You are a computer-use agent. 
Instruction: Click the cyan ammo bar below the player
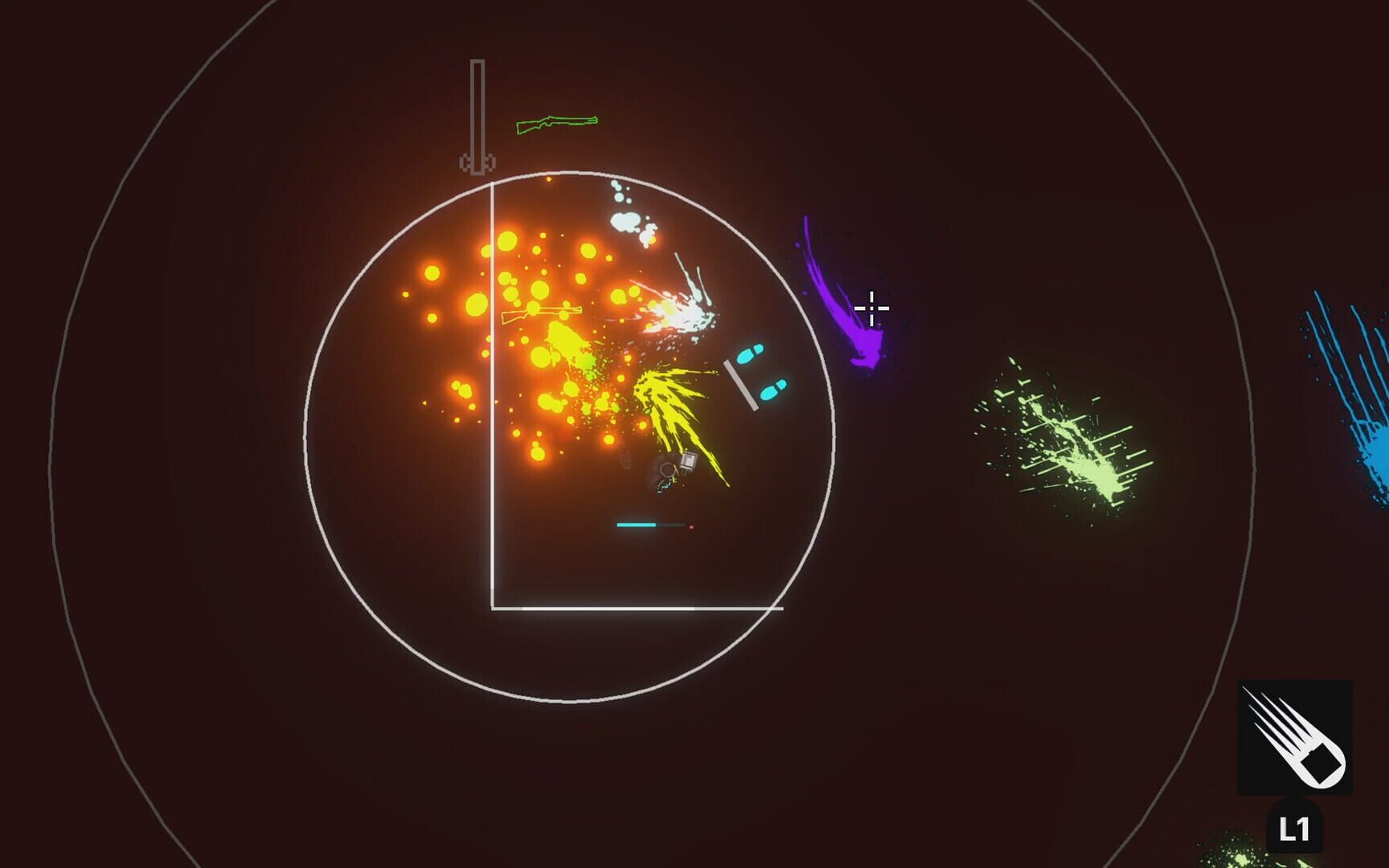pyautogui.click(x=637, y=524)
